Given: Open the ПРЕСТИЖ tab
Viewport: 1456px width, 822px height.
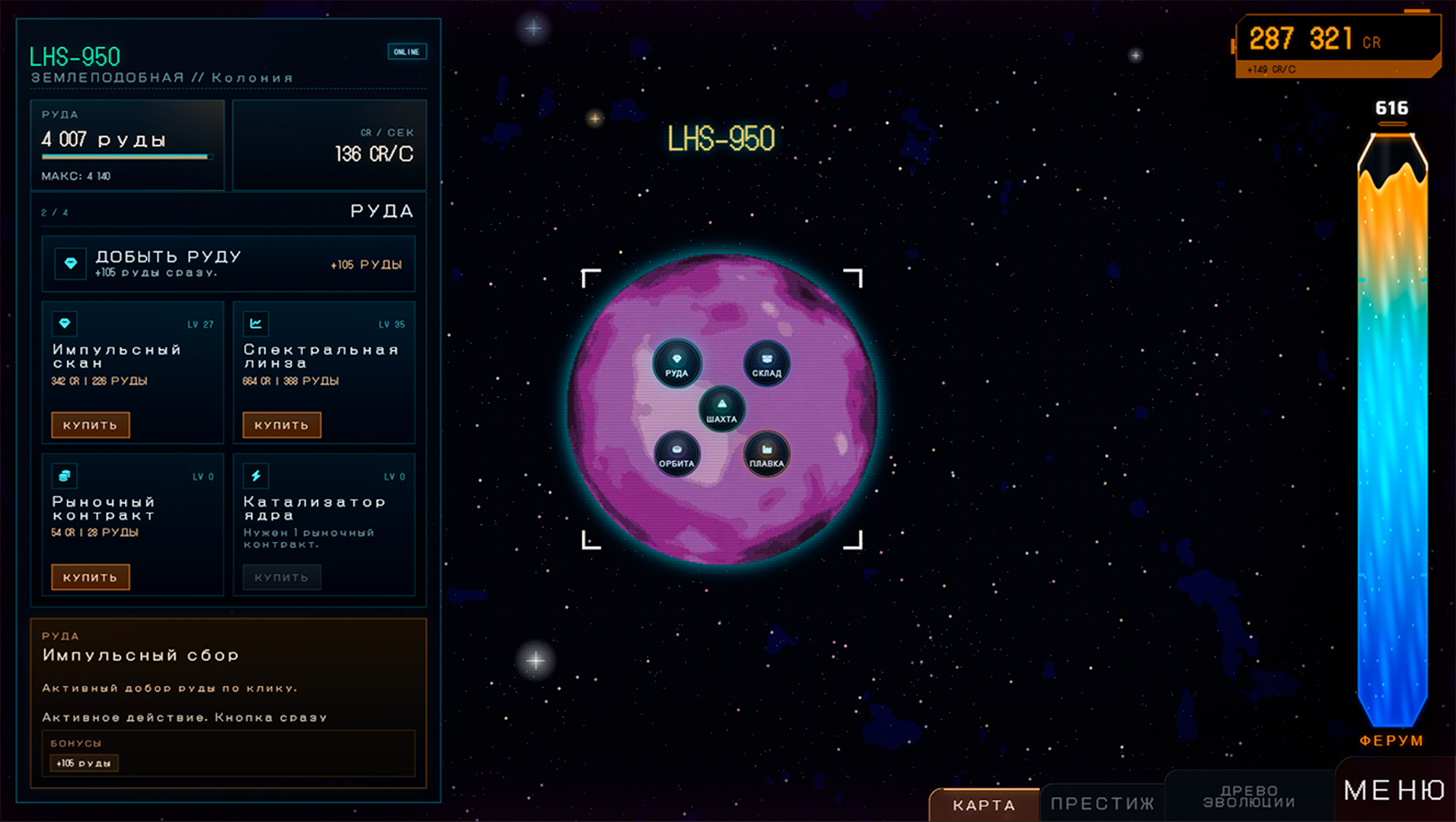Looking at the screenshot, I should click(1102, 801).
